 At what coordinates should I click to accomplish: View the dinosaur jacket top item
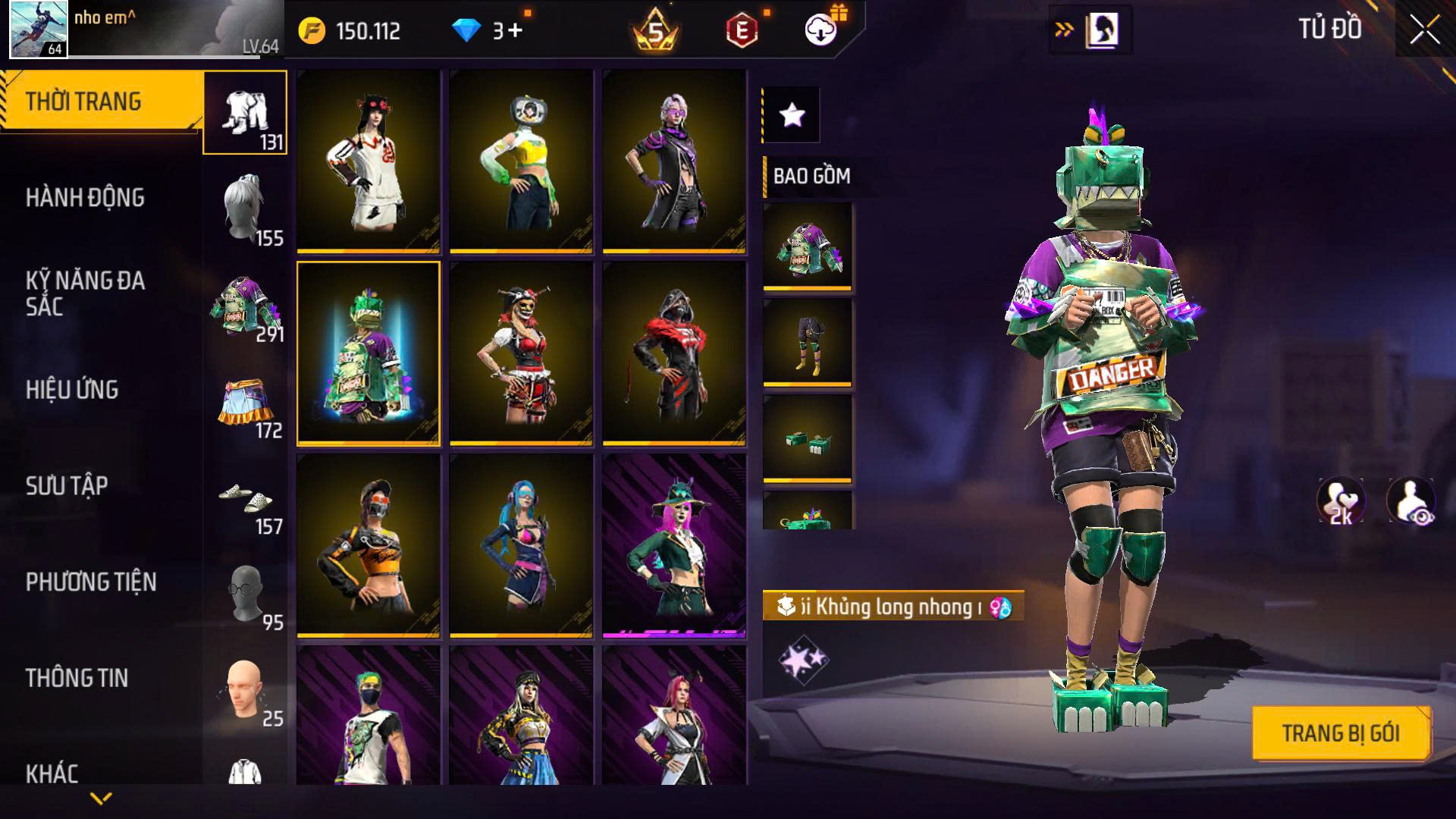807,246
